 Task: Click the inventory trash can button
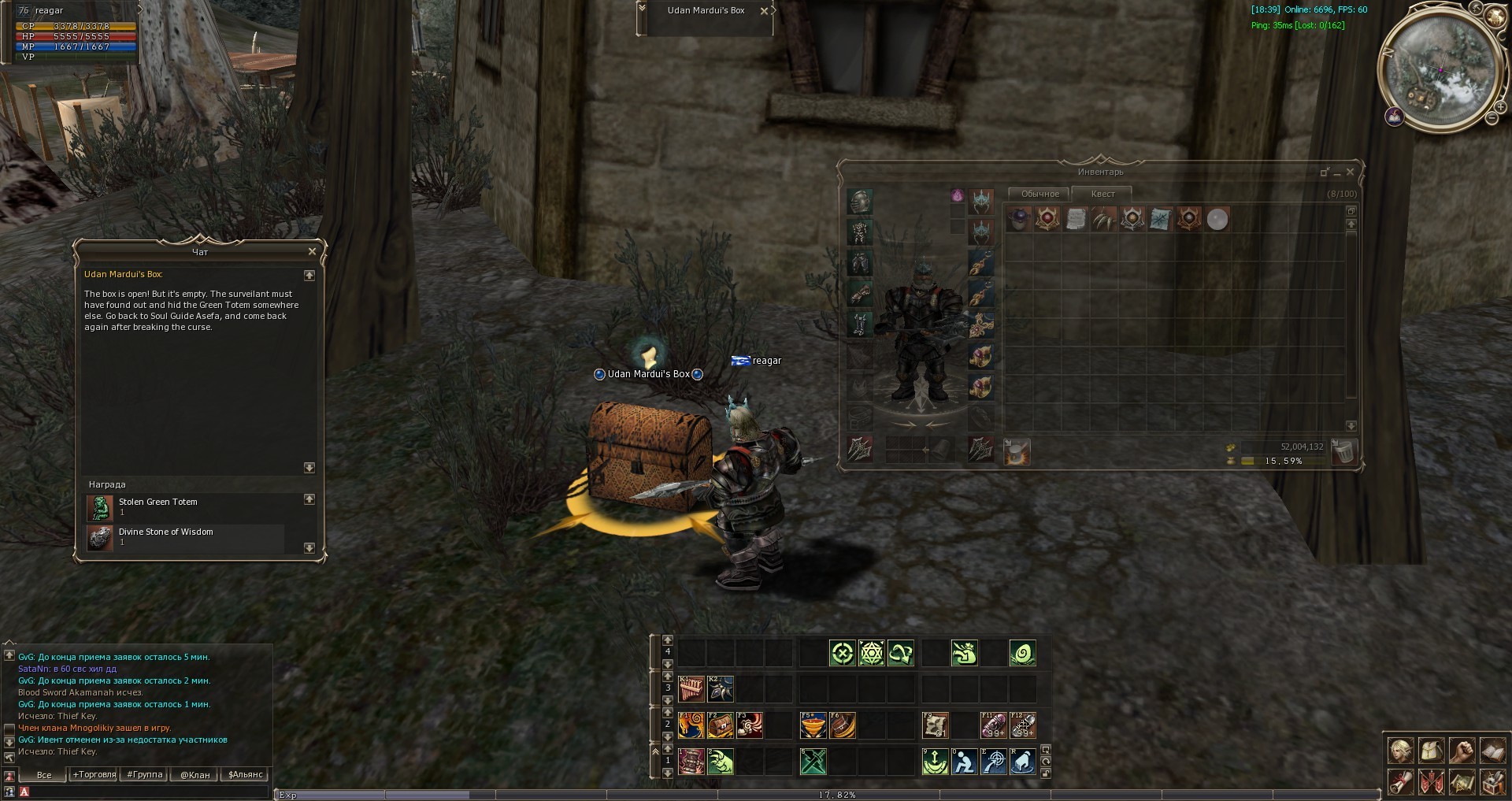click(1344, 451)
